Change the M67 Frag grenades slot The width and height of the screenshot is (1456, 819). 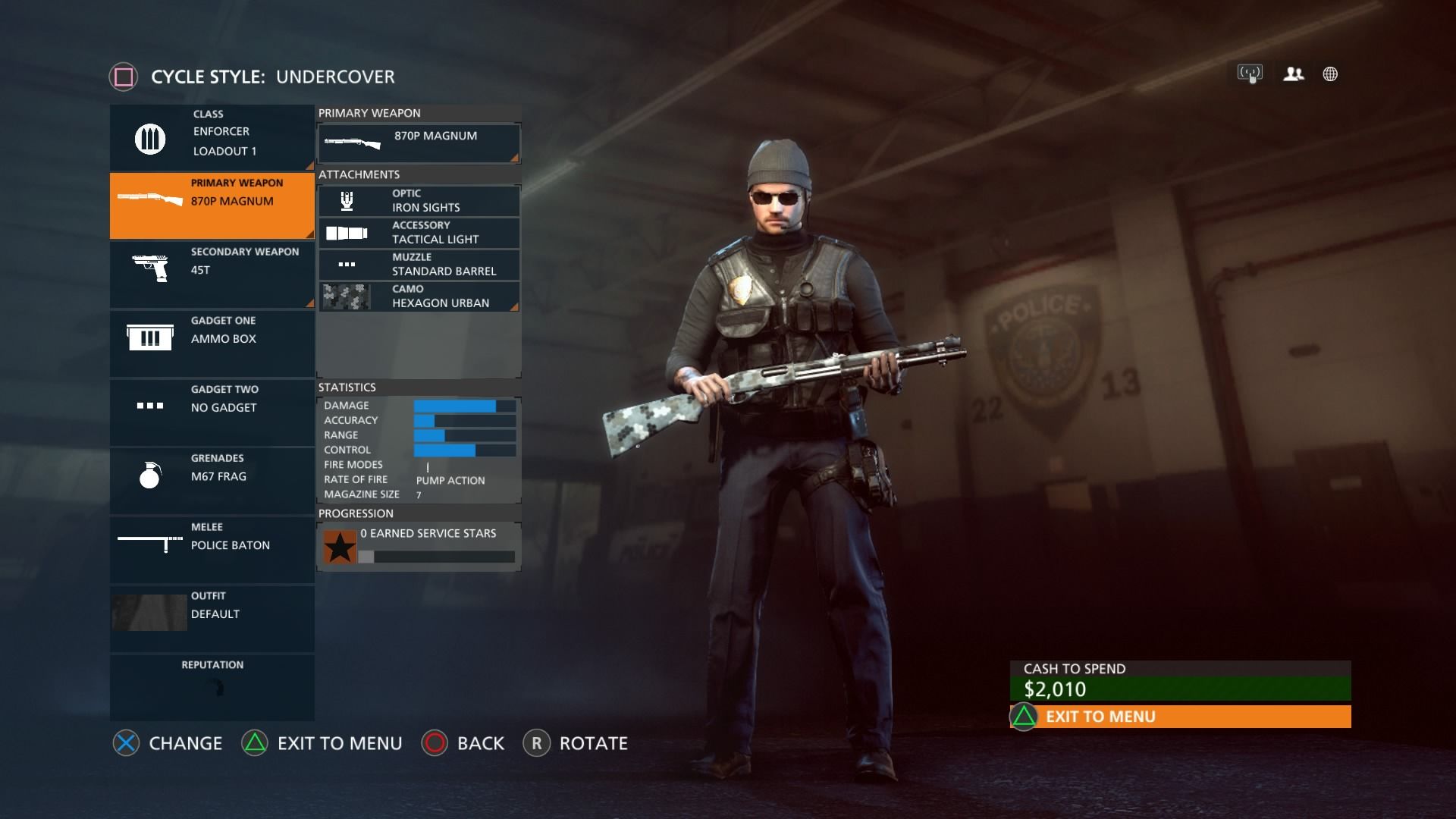click(x=212, y=481)
